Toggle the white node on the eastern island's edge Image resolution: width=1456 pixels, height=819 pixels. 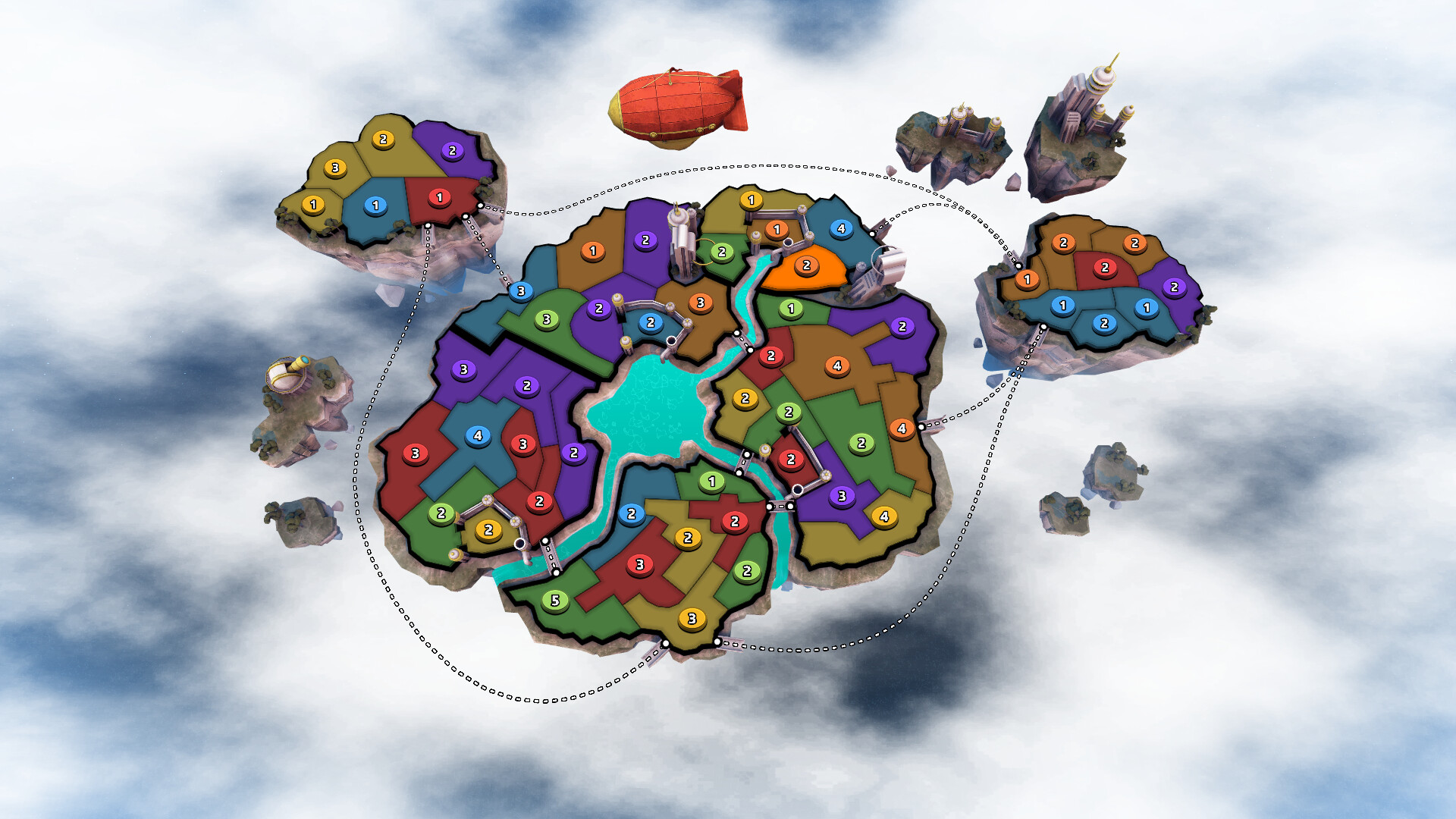1018,265
